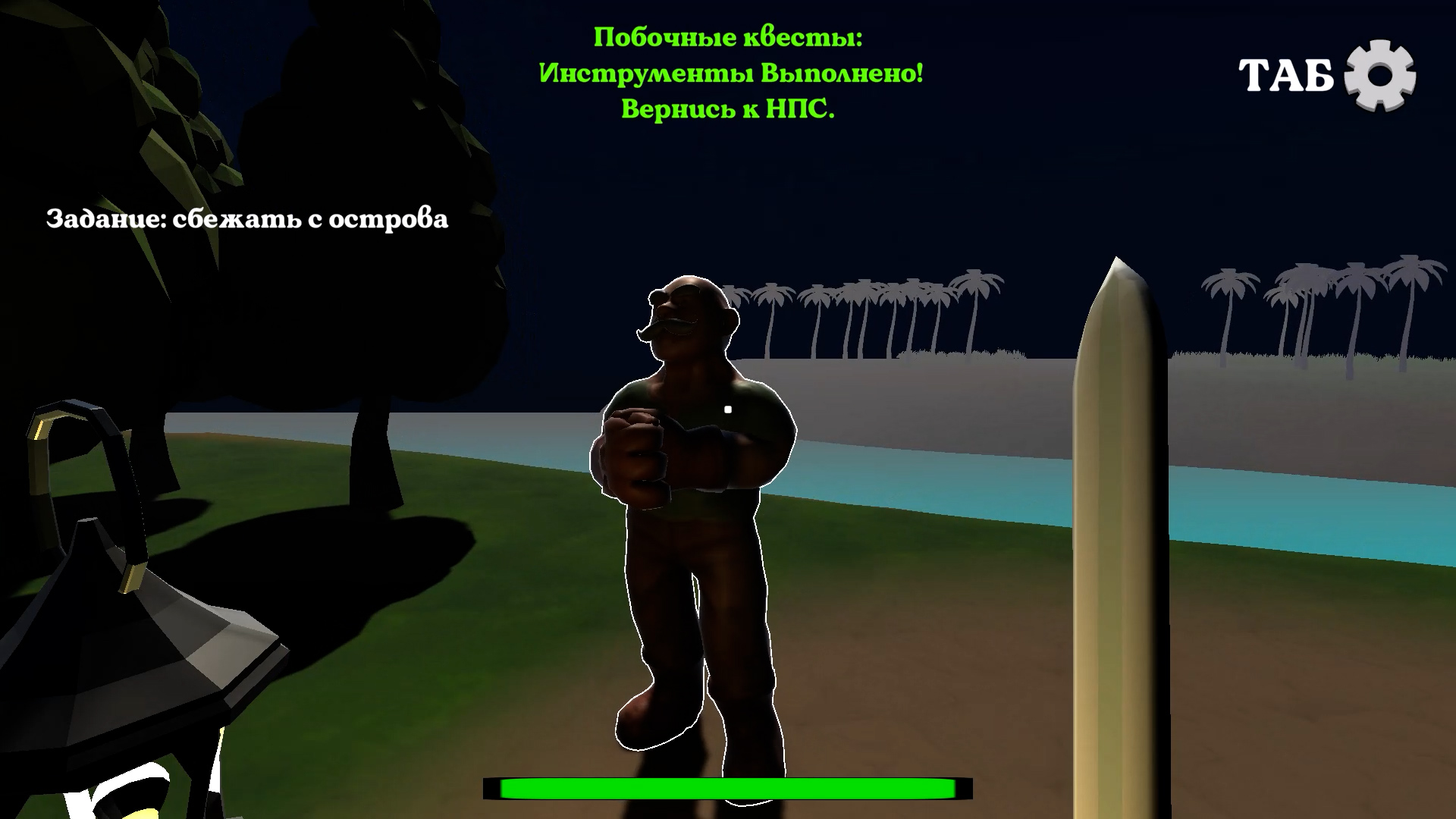
Task: Click the green health bar at bottom
Action: (728, 789)
